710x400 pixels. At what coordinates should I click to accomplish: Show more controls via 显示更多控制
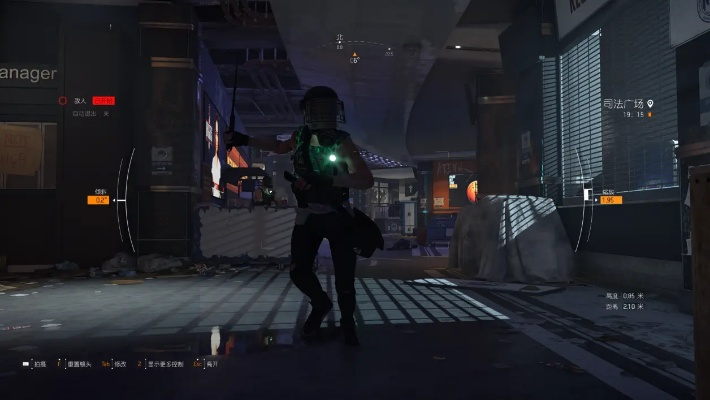pyautogui.click(x=166, y=365)
